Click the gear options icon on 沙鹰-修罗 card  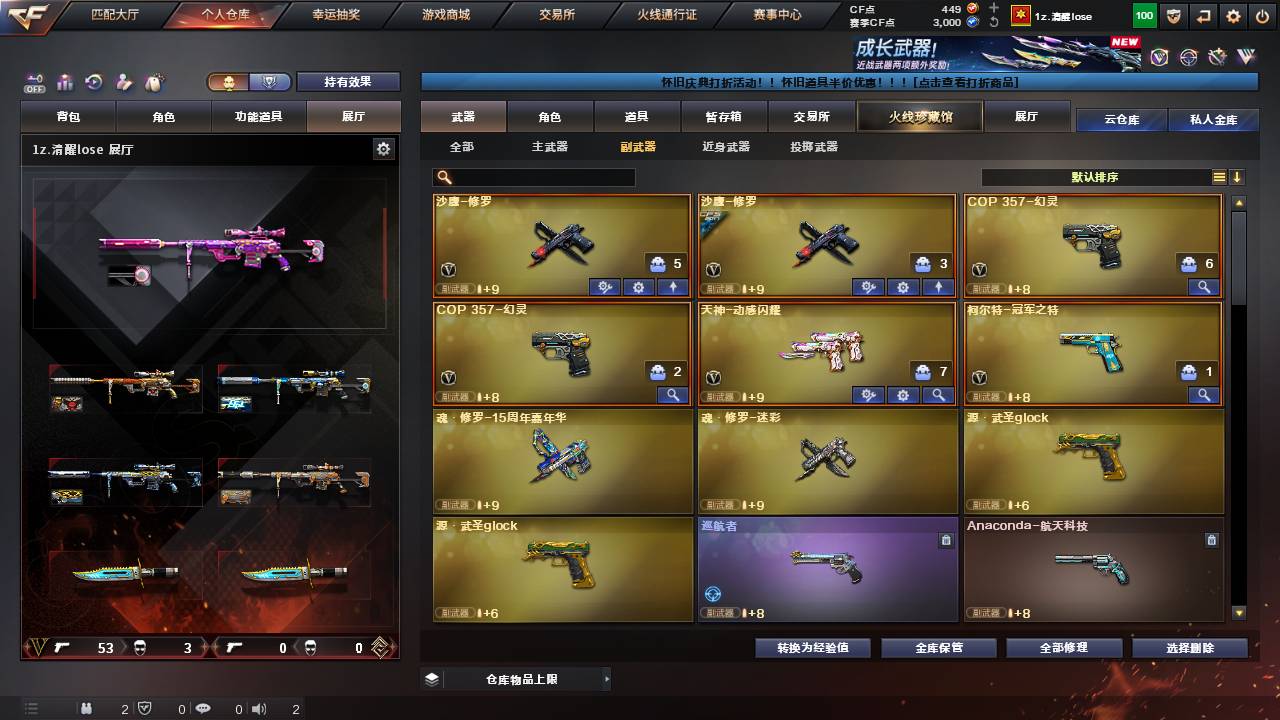point(638,287)
